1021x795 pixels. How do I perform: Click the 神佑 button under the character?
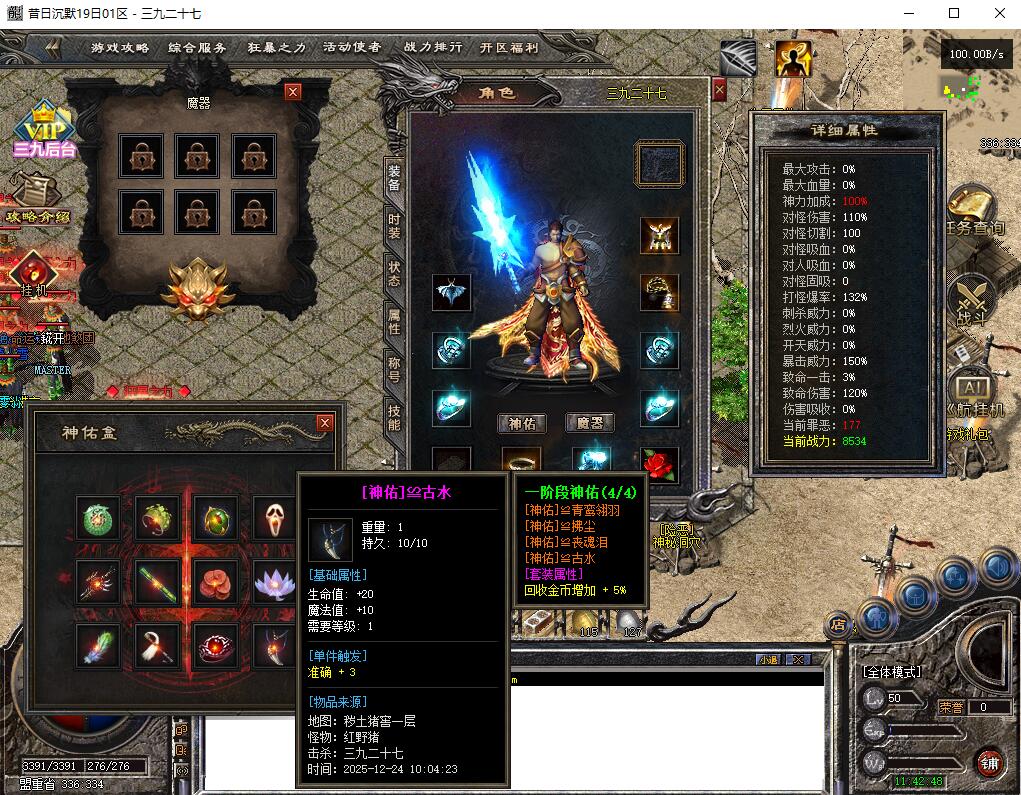522,423
